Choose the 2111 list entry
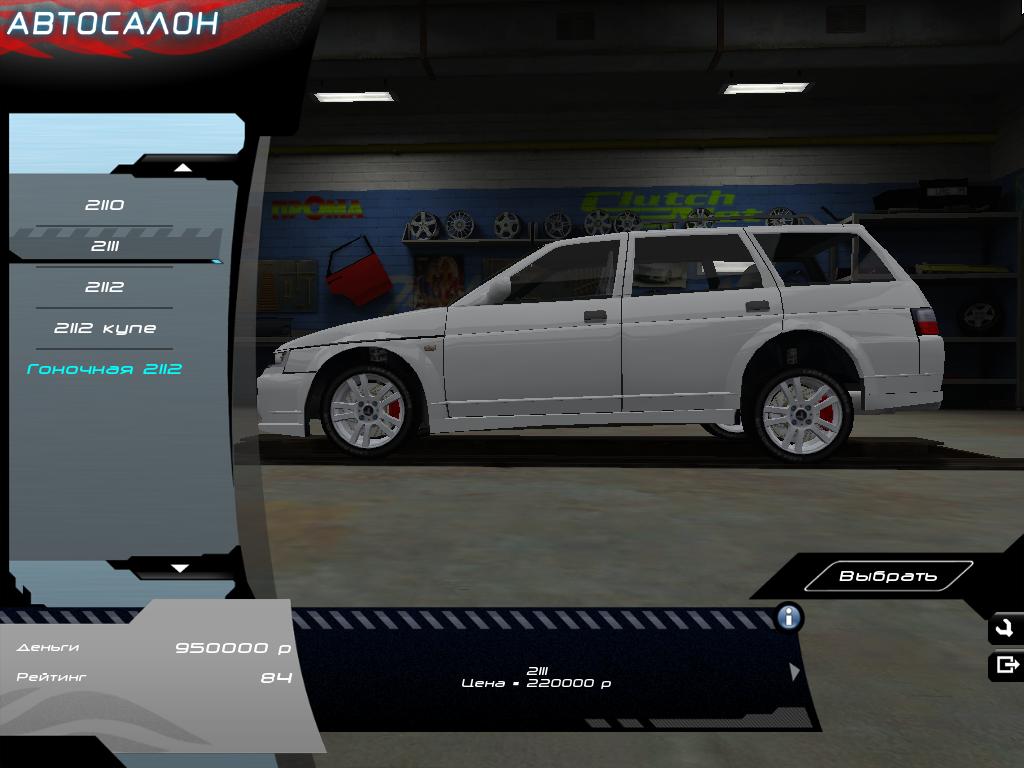 pos(104,246)
